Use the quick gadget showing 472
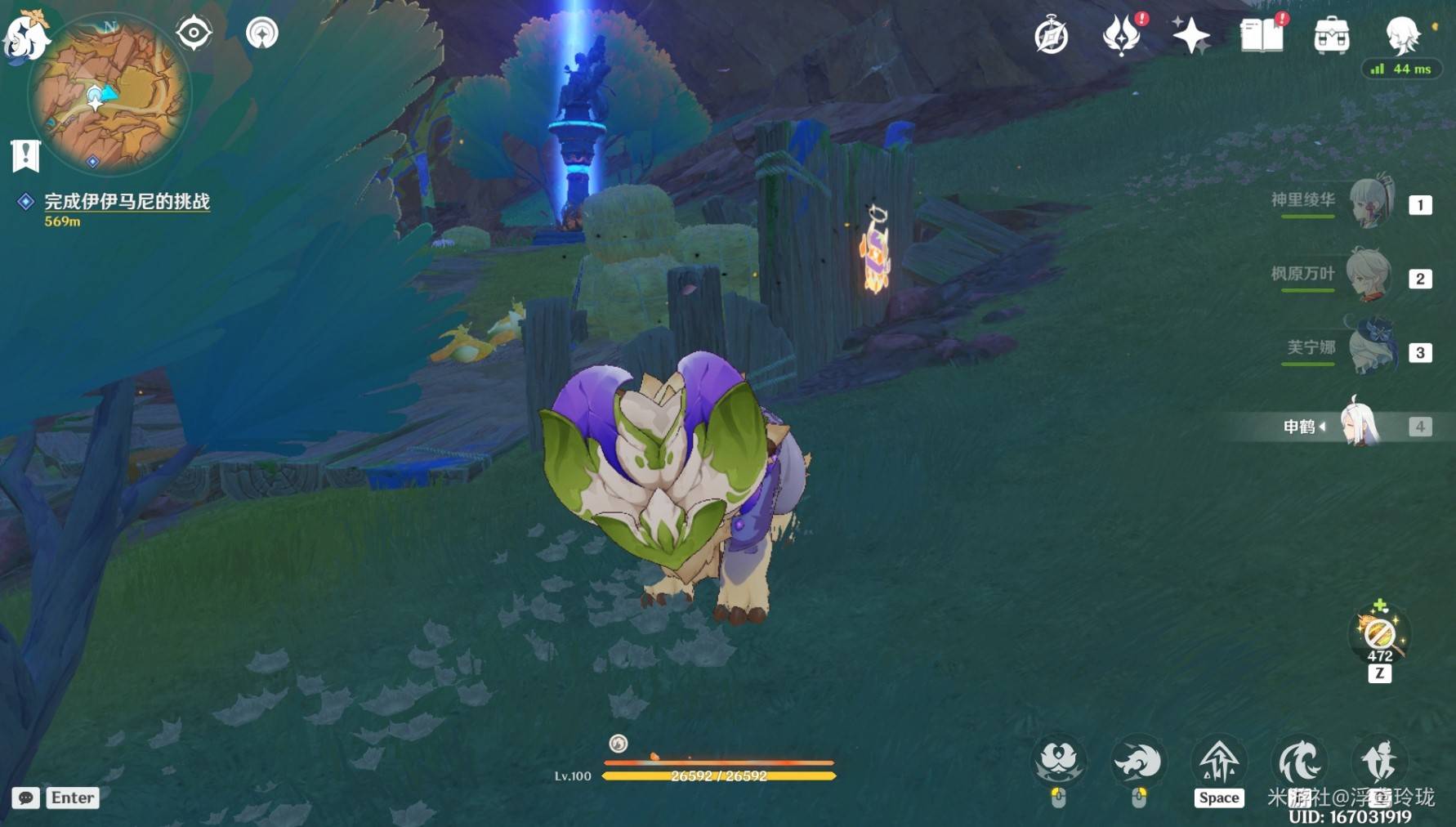The image size is (1456, 827). [x=1379, y=634]
